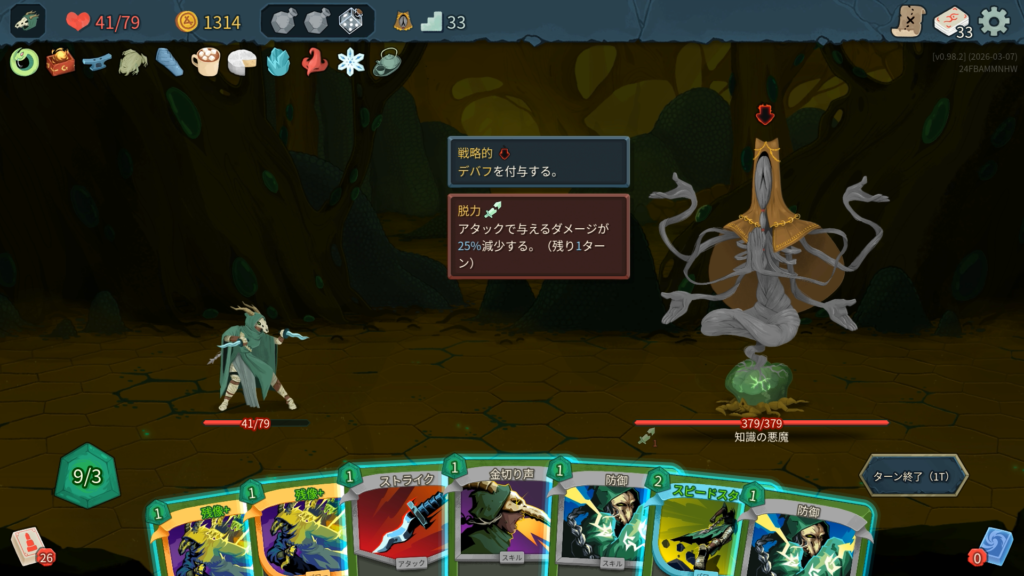
Task: Inspect the green frog relic
Action: pos(132,62)
